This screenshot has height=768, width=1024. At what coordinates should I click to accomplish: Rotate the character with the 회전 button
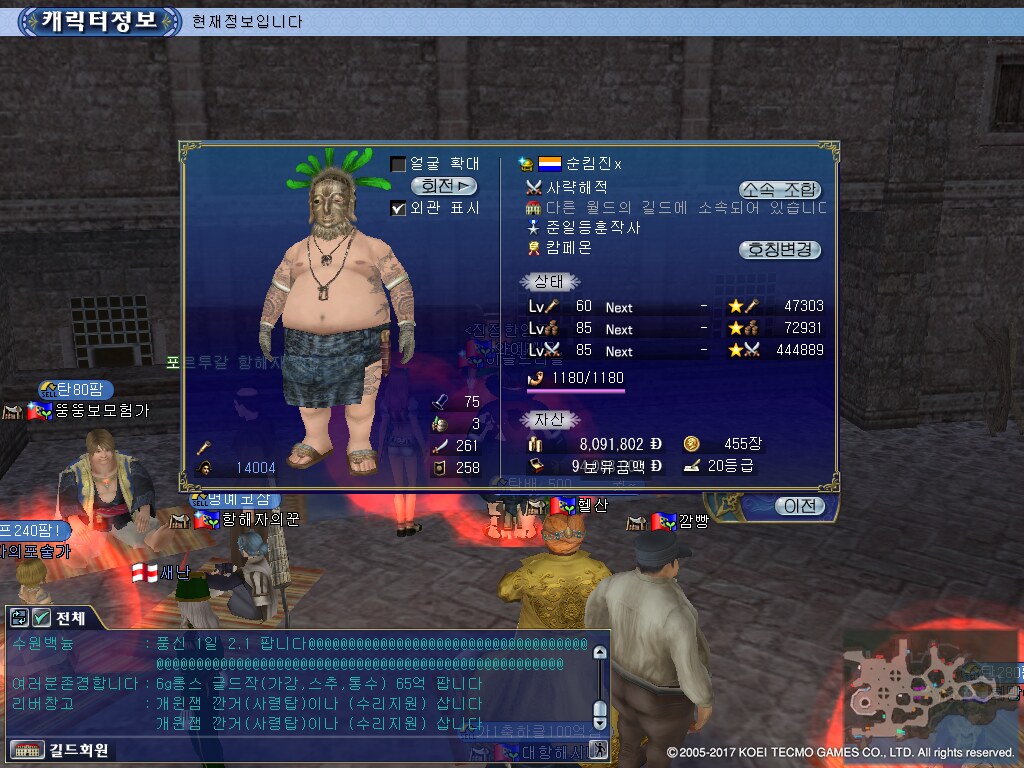click(x=444, y=186)
